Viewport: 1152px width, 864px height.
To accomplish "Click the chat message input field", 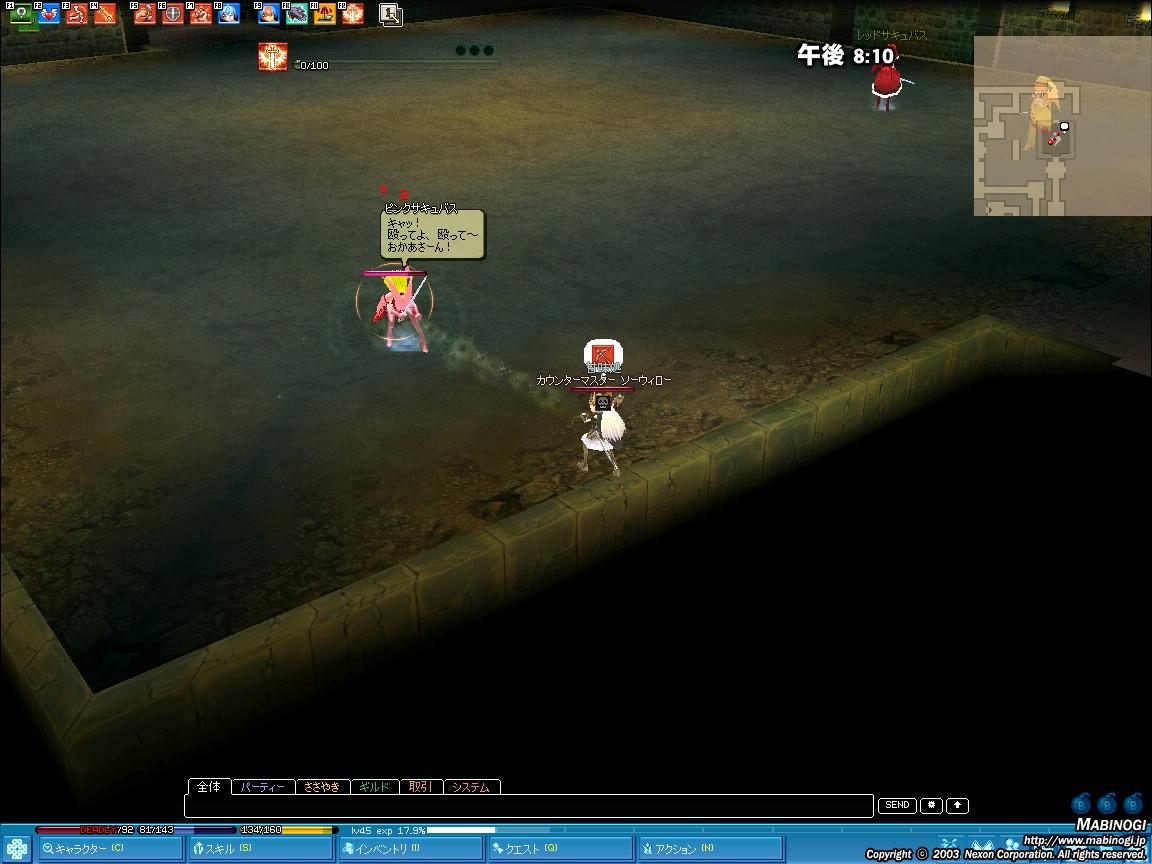I will click(x=528, y=806).
